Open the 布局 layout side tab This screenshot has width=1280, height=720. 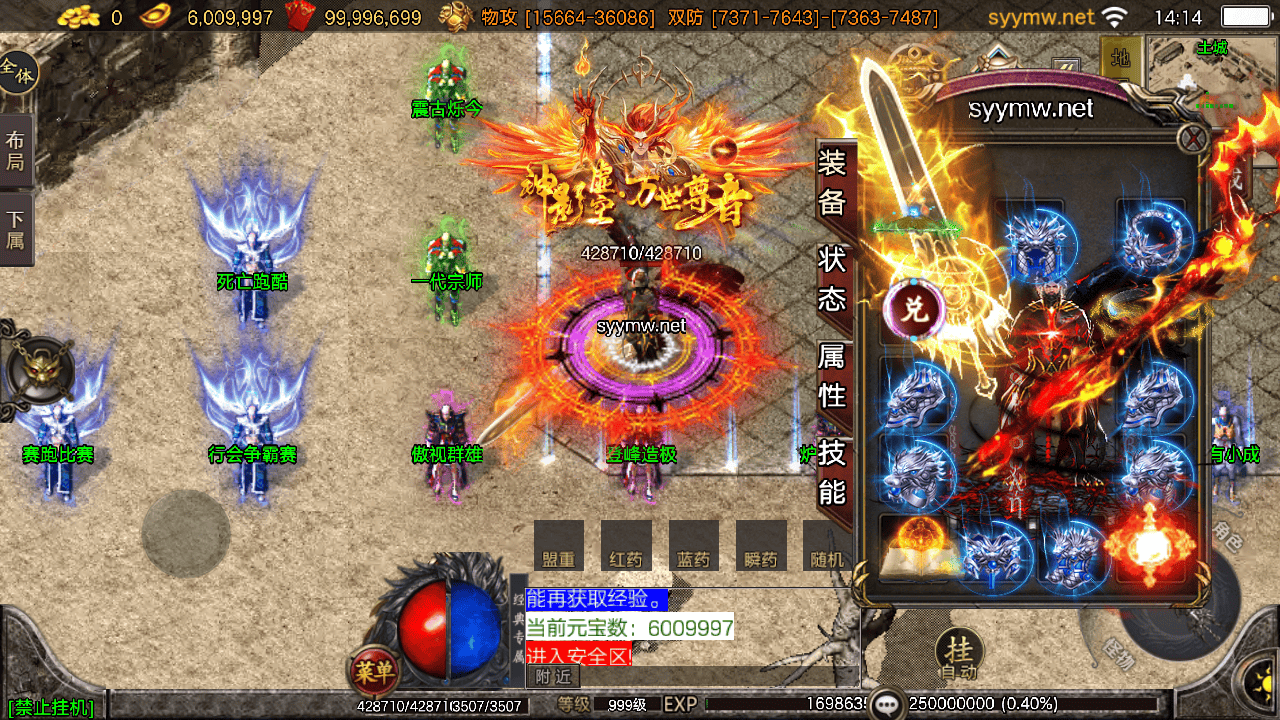tap(16, 150)
